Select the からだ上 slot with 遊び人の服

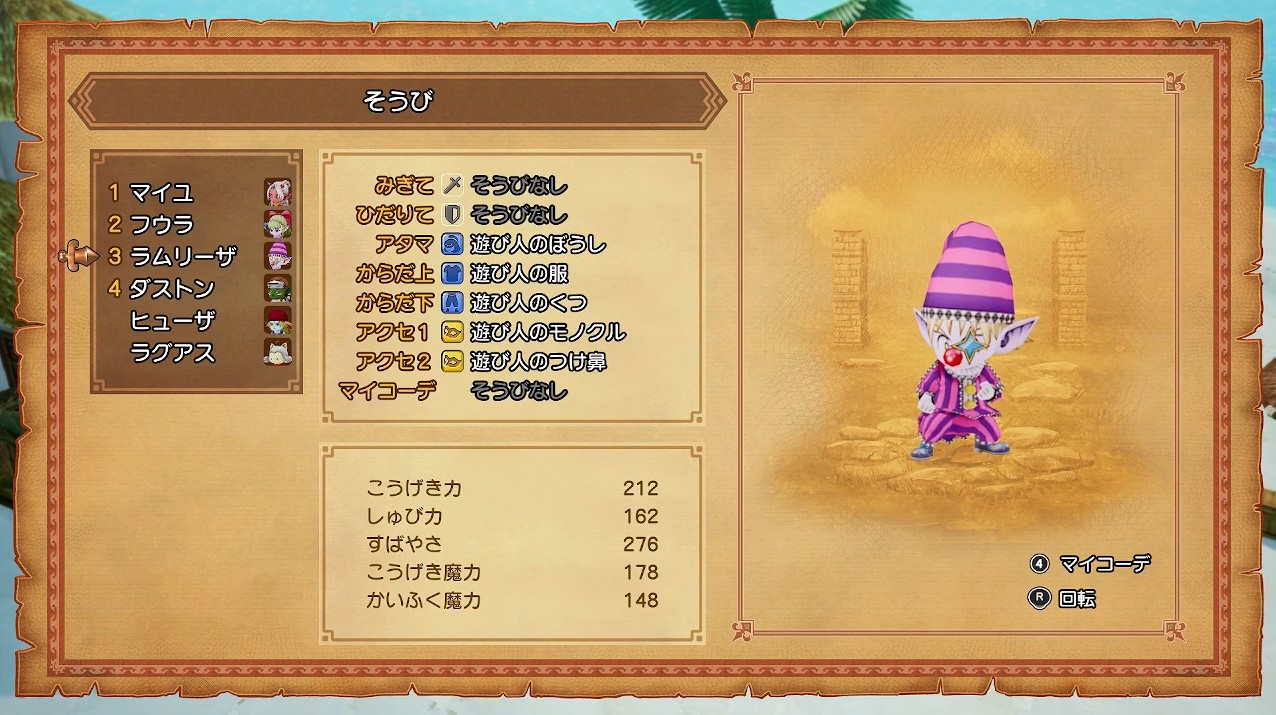[x=519, y=273]
